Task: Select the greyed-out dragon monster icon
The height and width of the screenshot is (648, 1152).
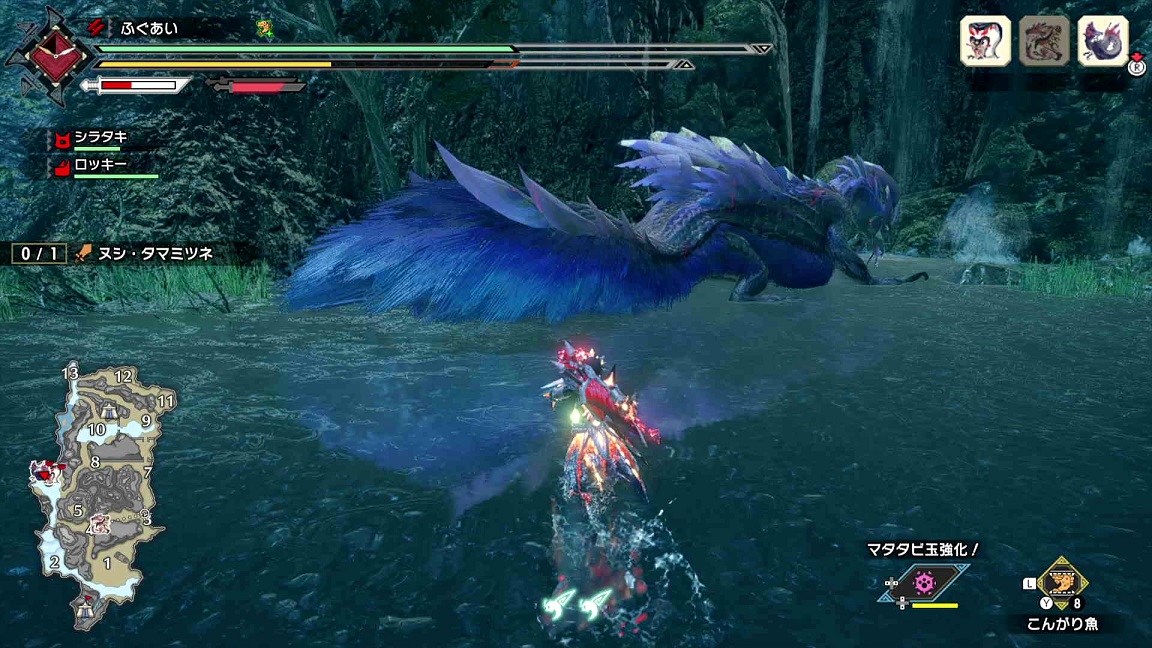Action: (x=1044, y=41)
